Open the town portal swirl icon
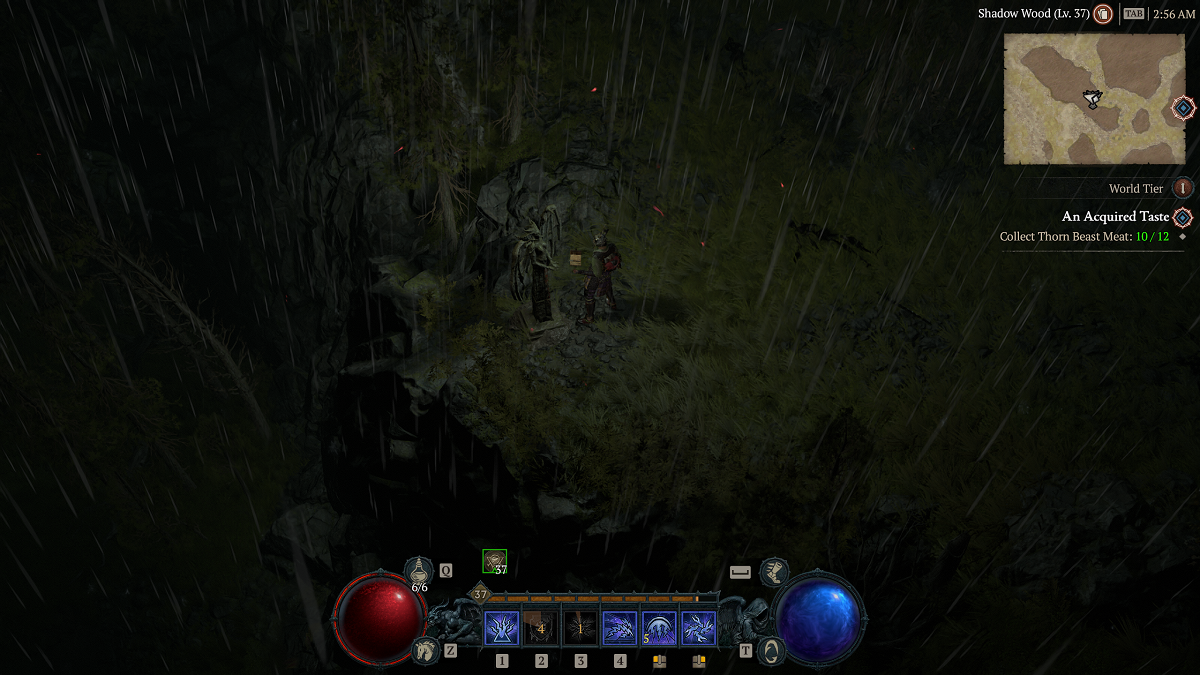1200x675 pixels. pyautogui.click(x=771, y=650)
